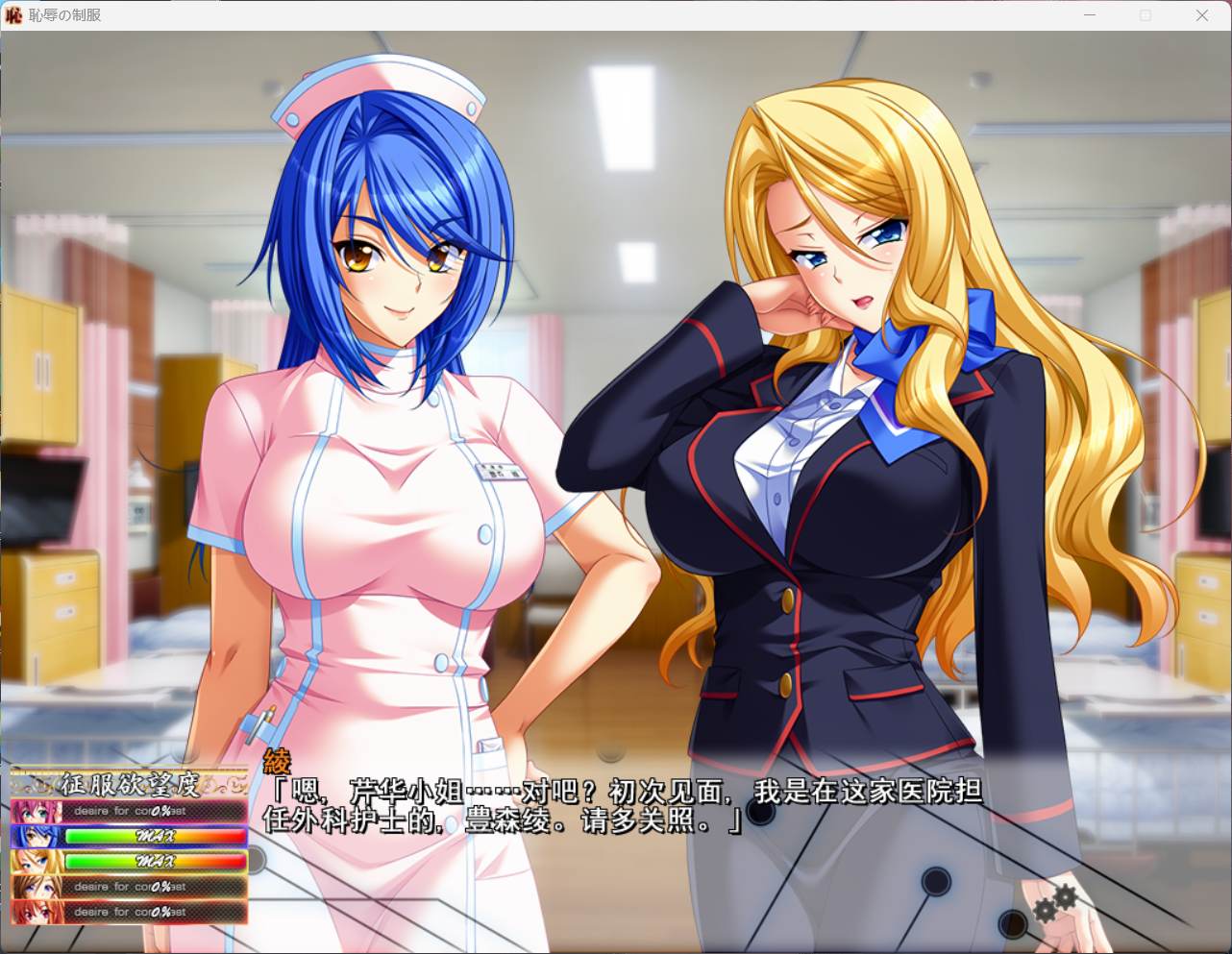Click the blue-haired nurse's MAX desire gauge
1232x954 pixels.
(x=154, y=836)
